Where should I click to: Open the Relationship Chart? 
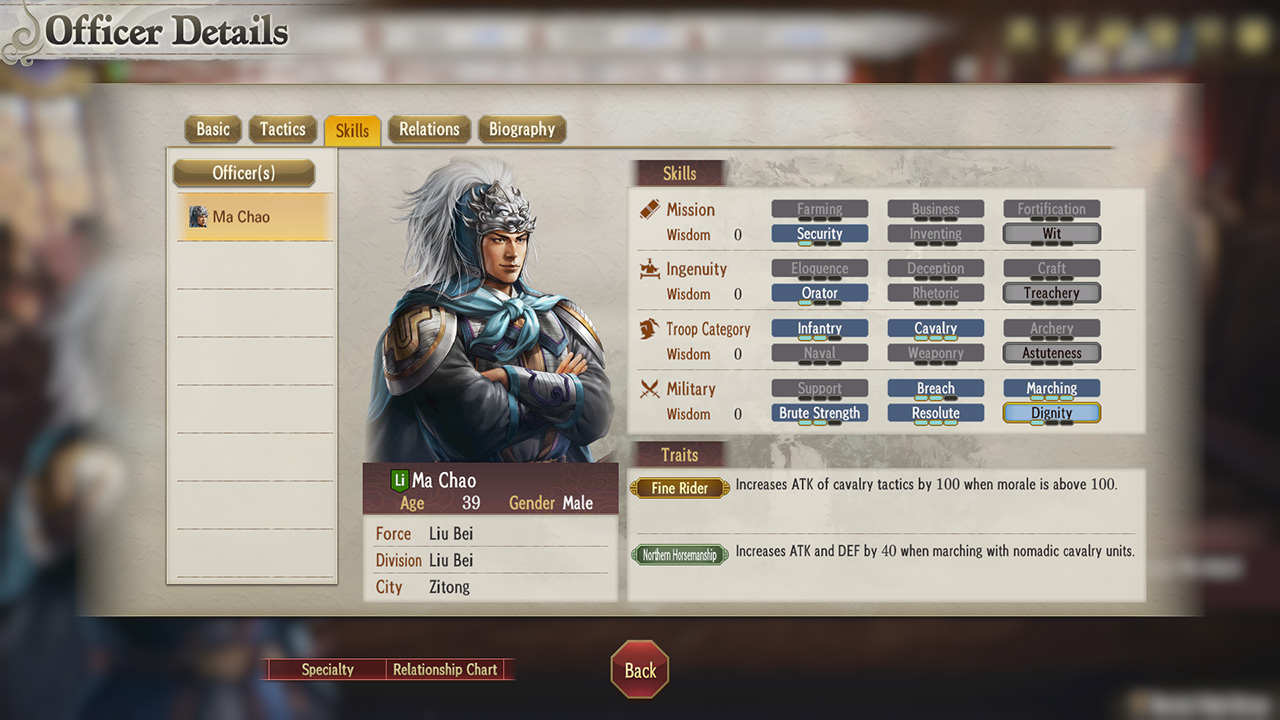pyautogui.click(x=446, y=669)
